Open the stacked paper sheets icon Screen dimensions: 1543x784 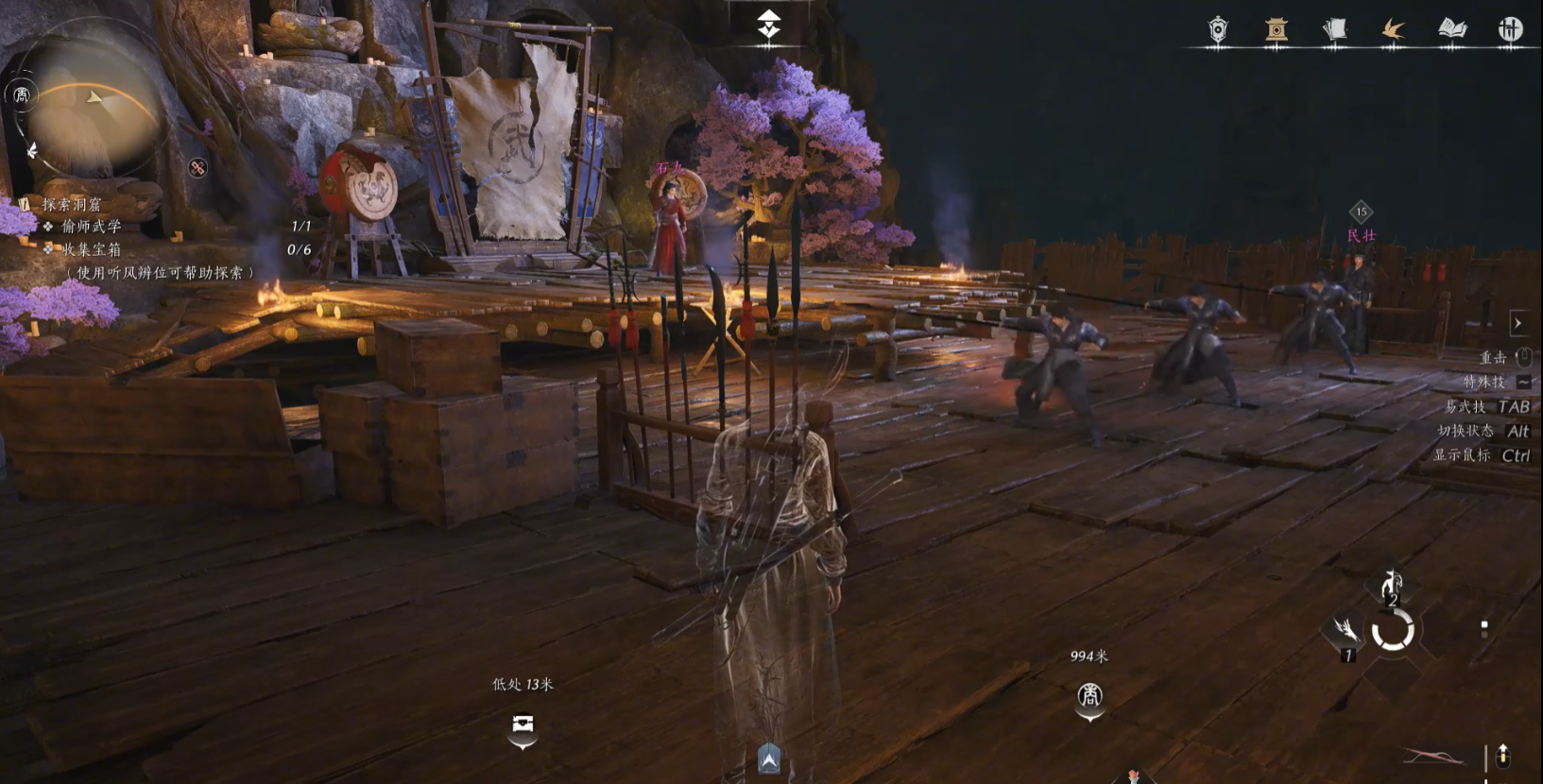(1334, 30)
